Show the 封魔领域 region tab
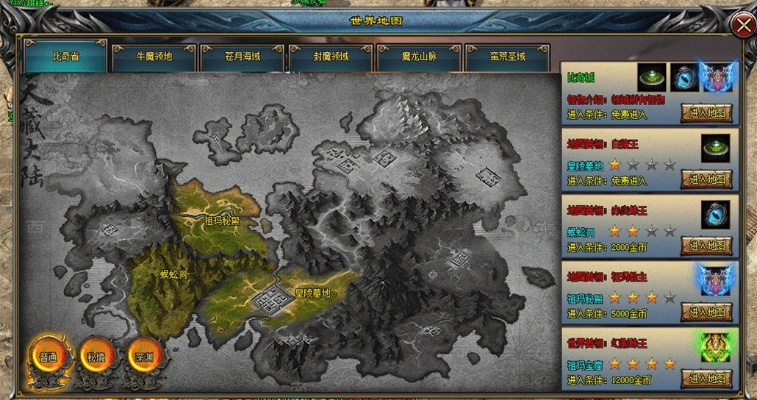The width and height of the screenshot is (757, 400). pos(331,57)
